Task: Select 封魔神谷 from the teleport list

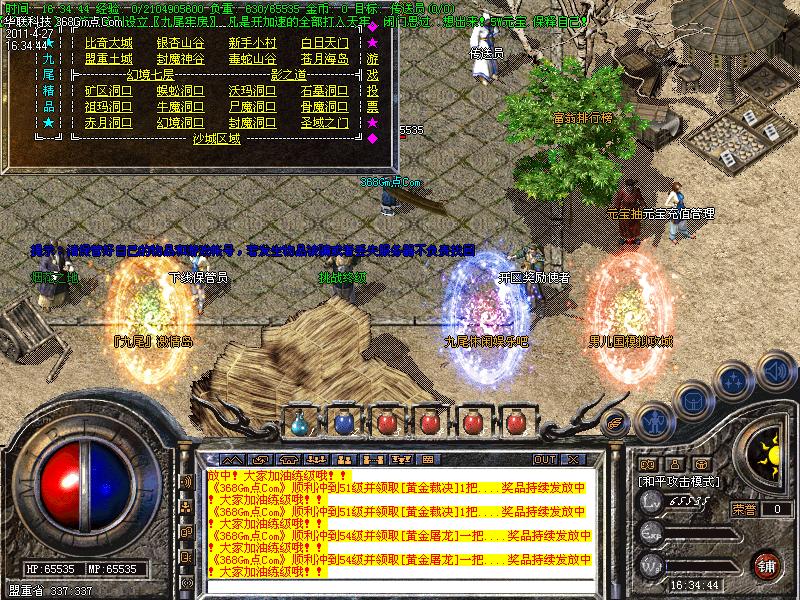Action: click(180, 59)
